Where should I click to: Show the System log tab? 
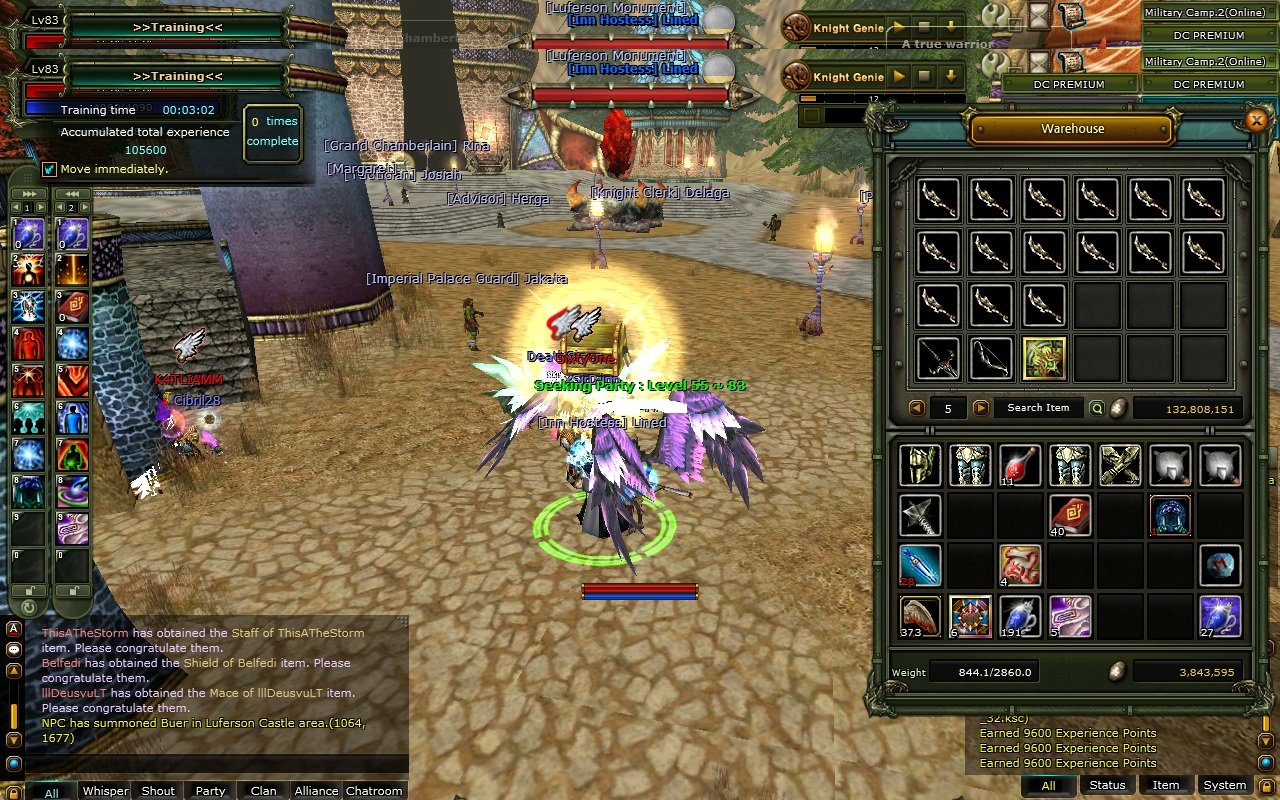coord(1224,785)
